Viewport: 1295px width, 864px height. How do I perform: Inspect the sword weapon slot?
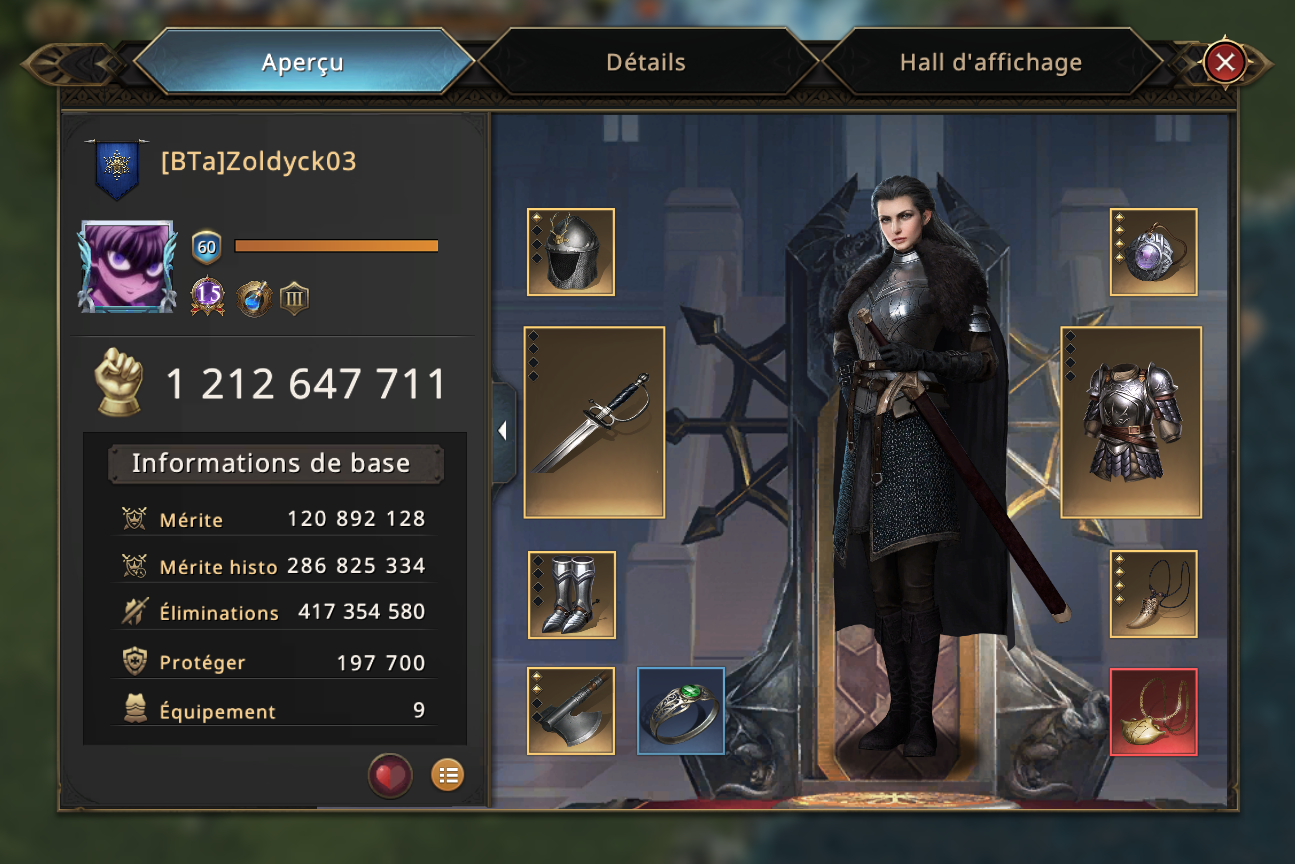pos(594,422)
